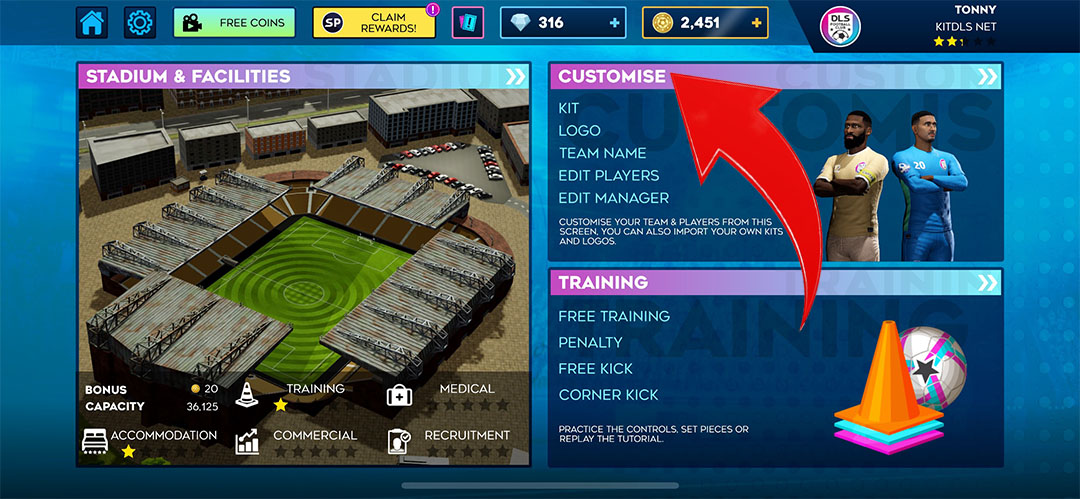Add more diamonds with the plus button
The width and height of the screenshot is (1080, 499).
[612, 22]
